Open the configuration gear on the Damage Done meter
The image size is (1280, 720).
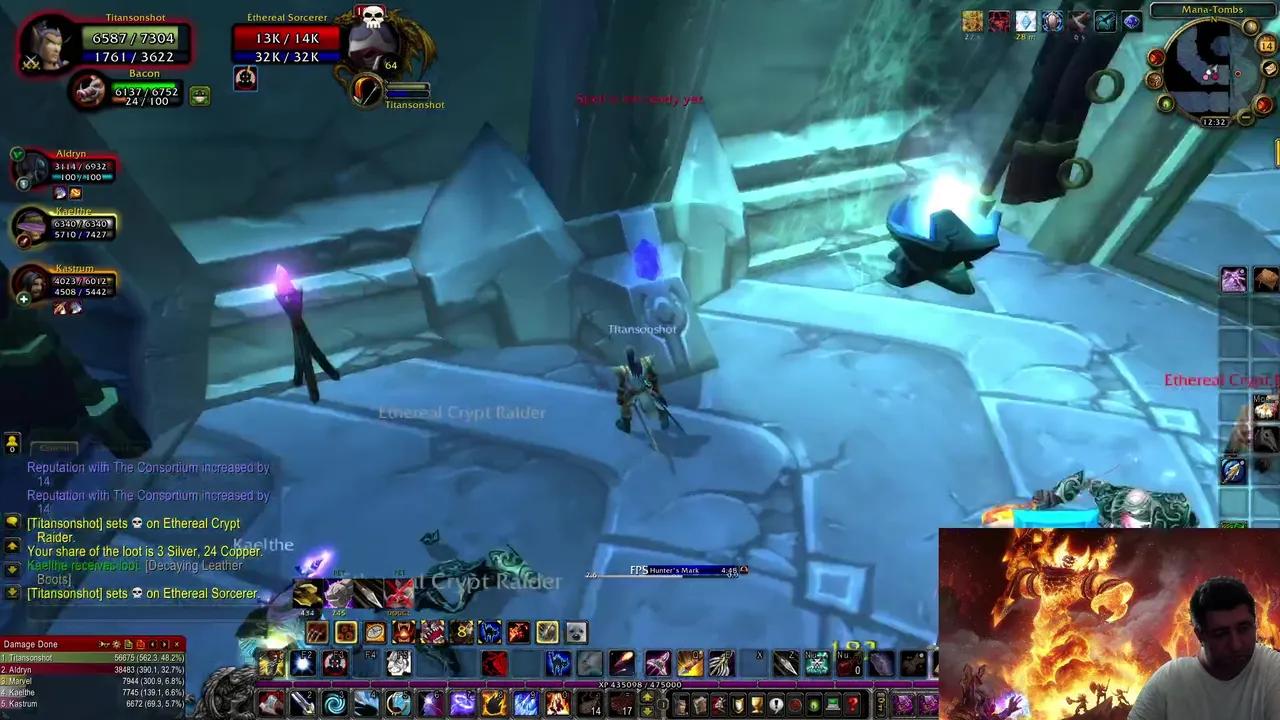[x=116, y=645]
